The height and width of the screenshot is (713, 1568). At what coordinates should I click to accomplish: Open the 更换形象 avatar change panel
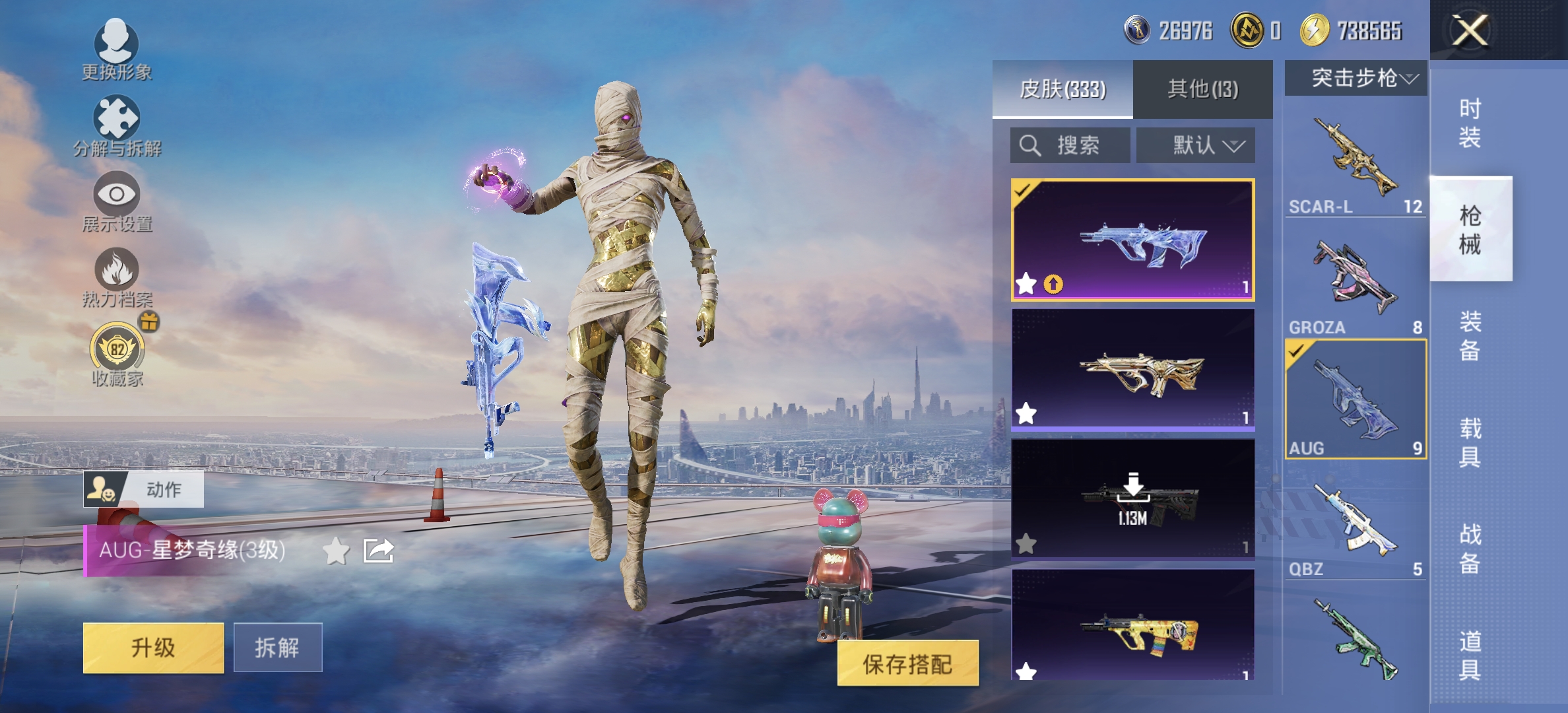[x=117, y=50]
